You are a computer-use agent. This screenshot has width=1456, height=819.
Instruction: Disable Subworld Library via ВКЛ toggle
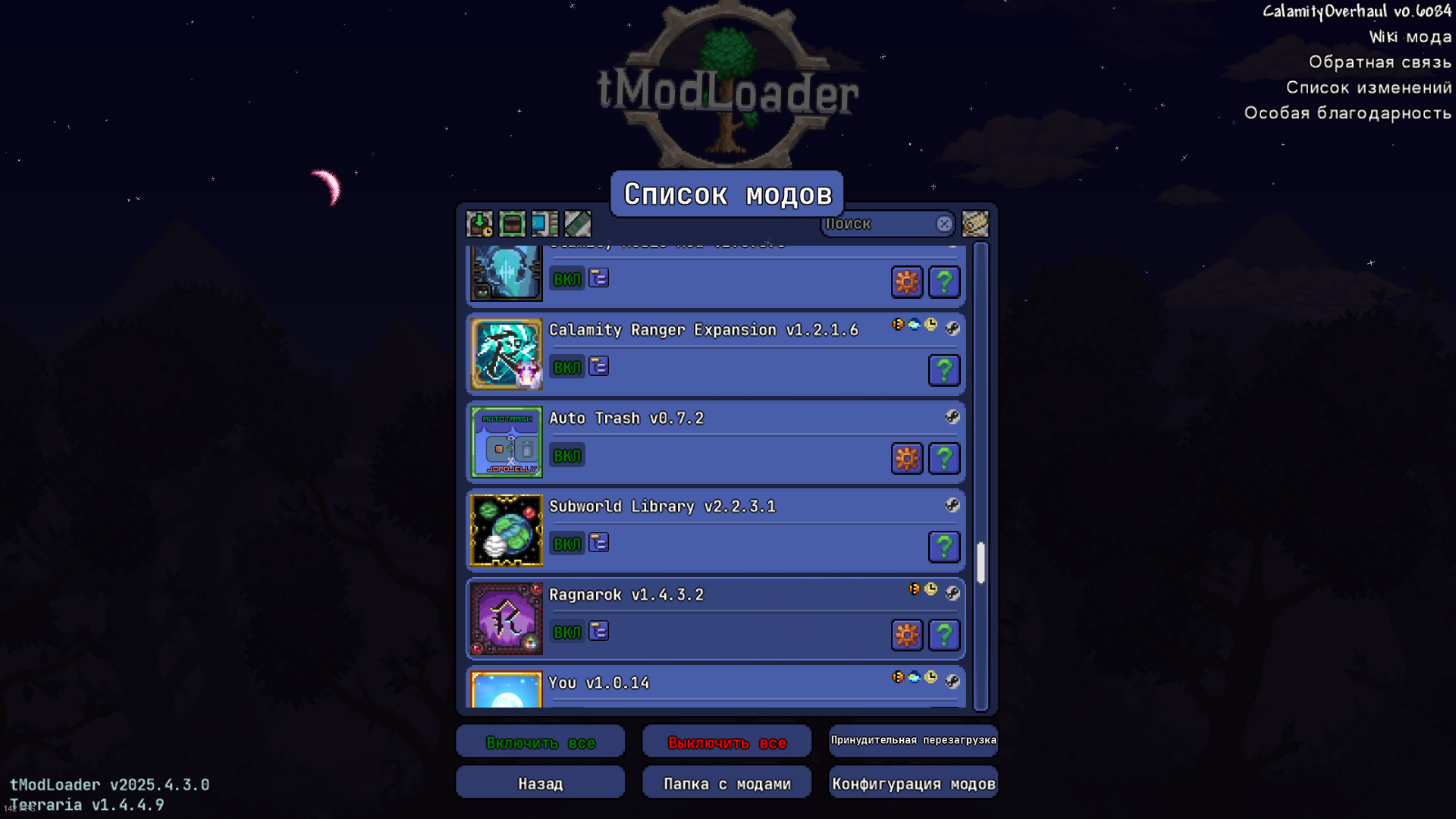[566, 543]
